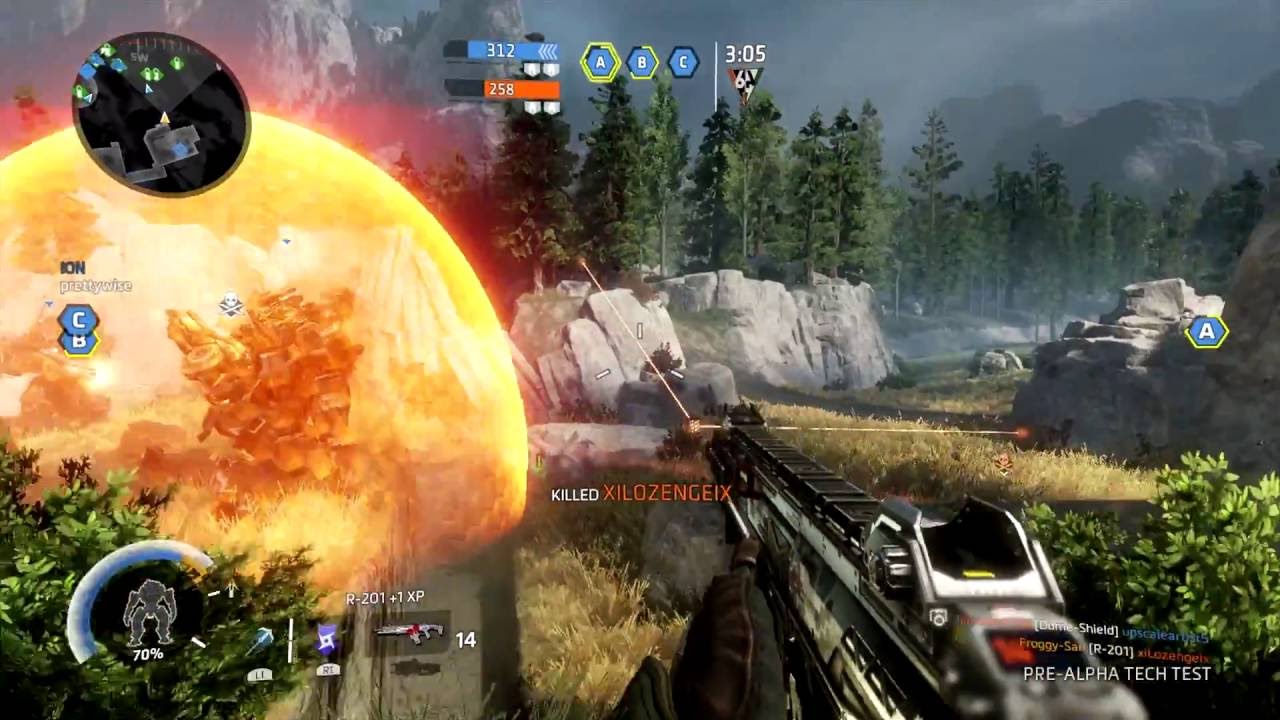Select hardpoint C icon next to the timer

[x=683, y=62]
